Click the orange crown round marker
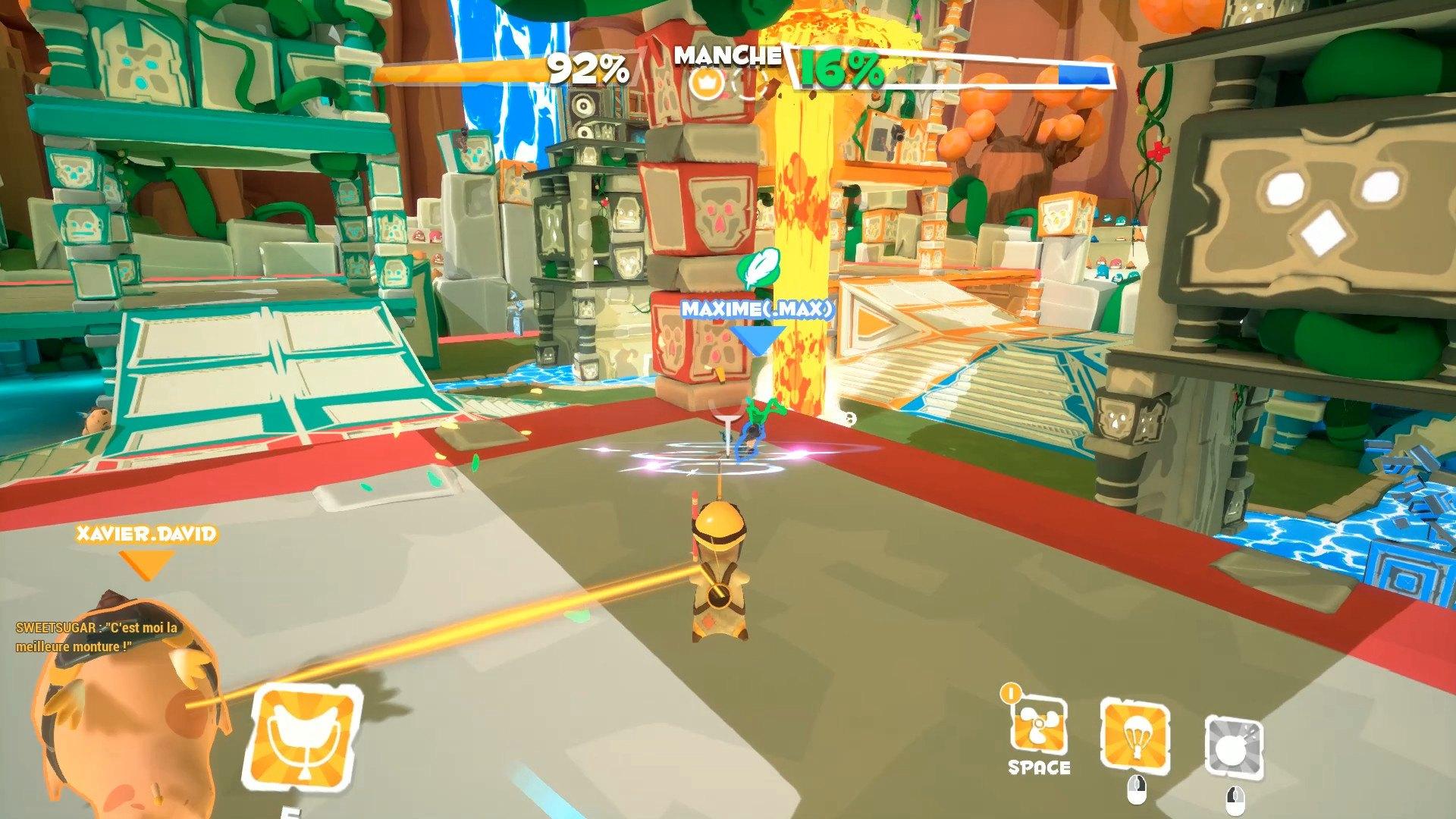This screenshot has height=819, width=1456. point(703,82)
